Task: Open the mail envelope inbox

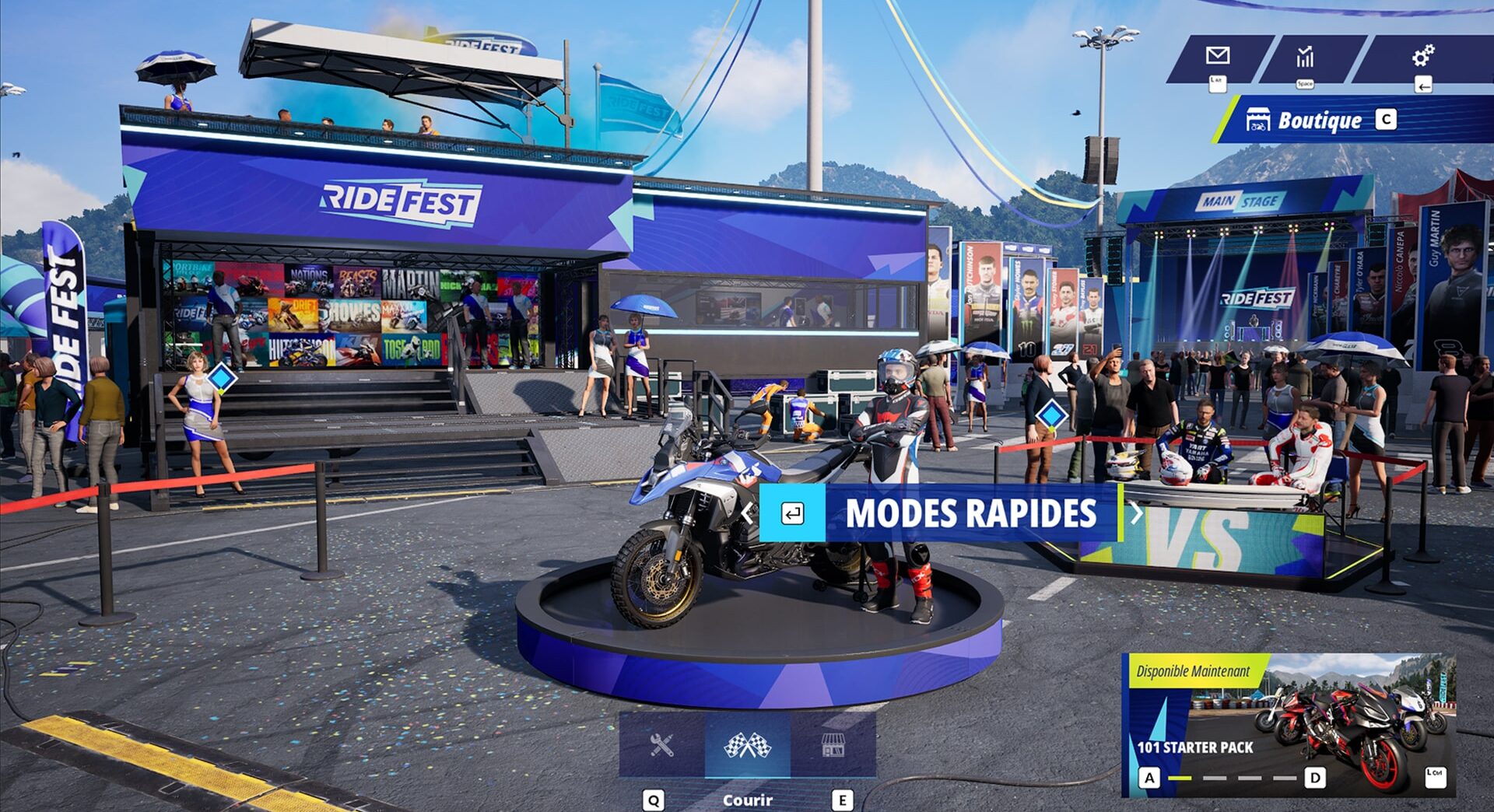Action: pyautogui.click(x=1217, y=56)
